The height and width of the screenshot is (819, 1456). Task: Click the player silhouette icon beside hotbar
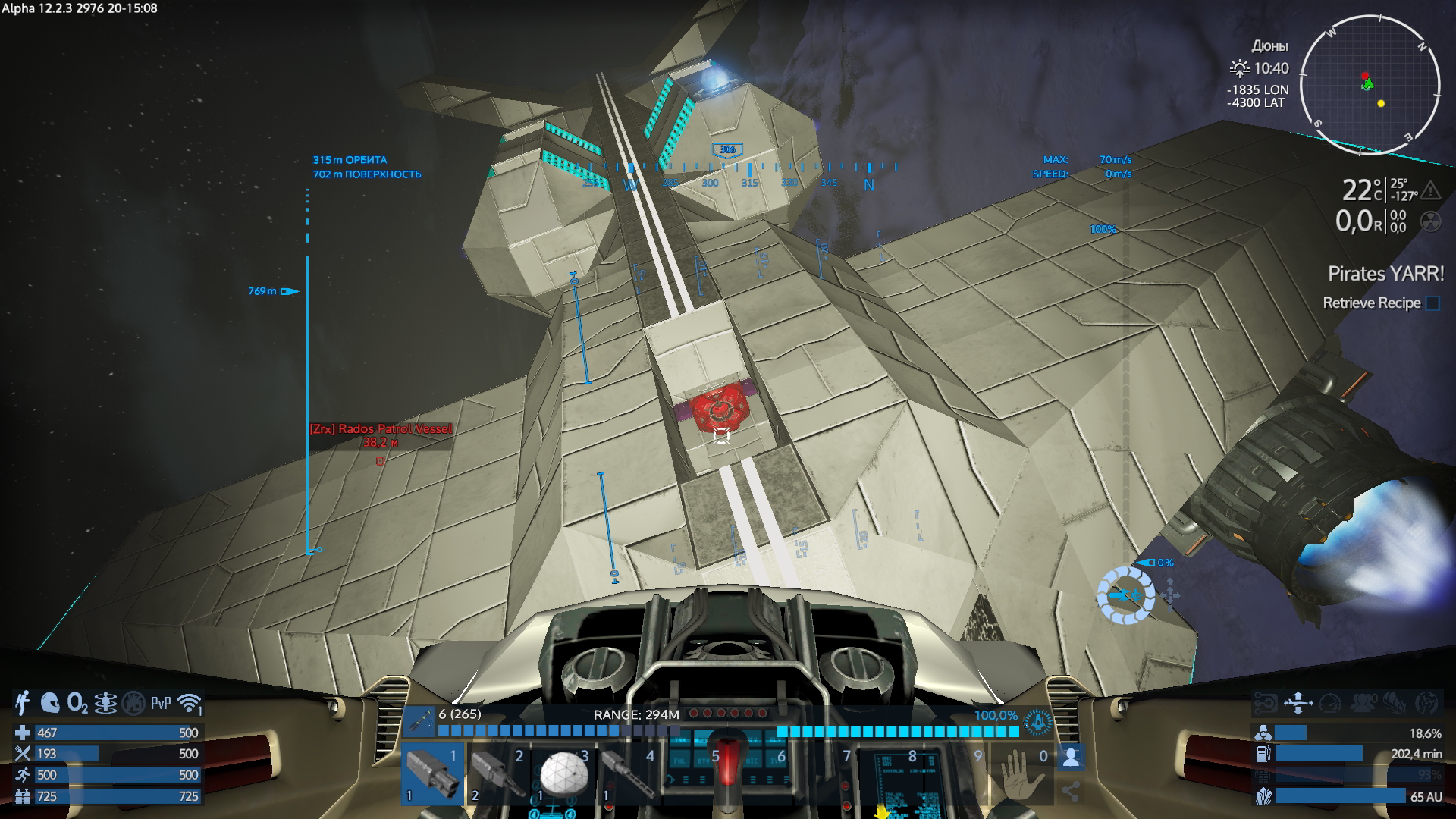[1071, 757]
